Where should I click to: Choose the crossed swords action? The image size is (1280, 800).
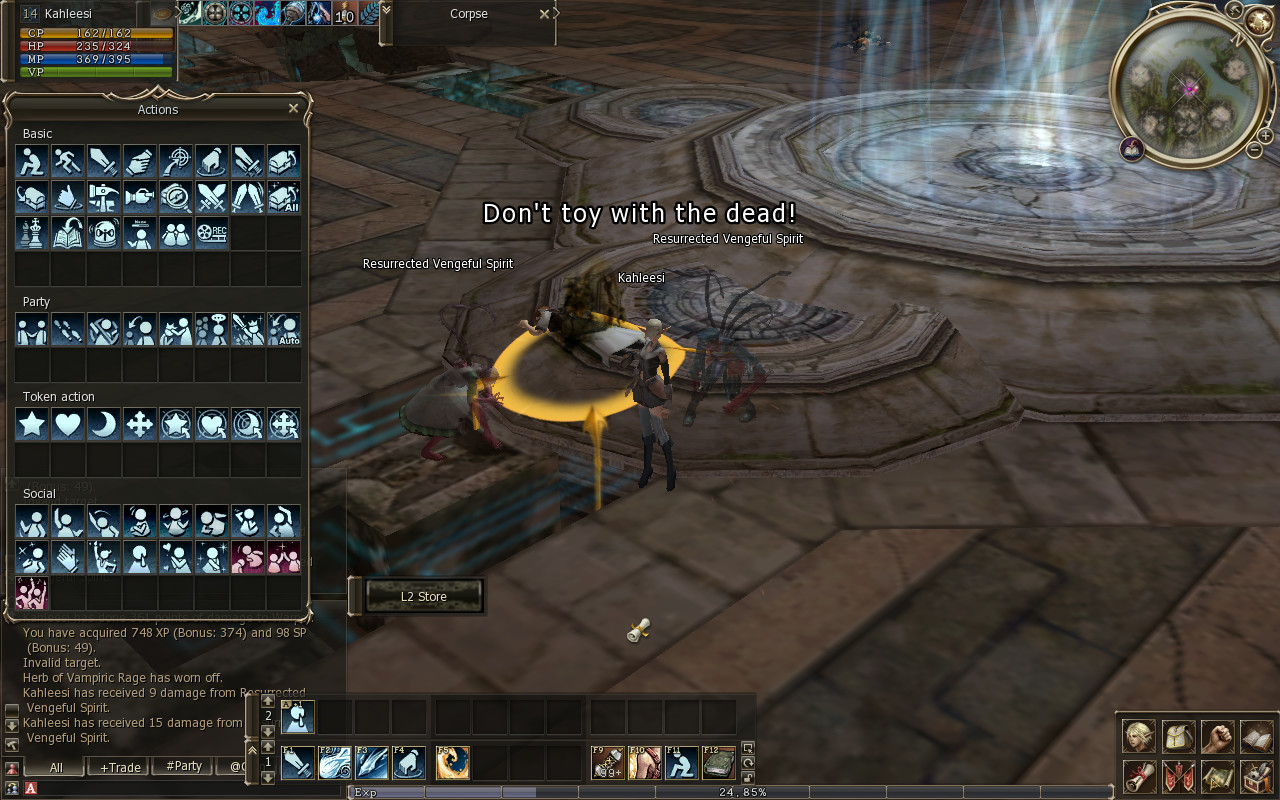click(x=212, y=196)
